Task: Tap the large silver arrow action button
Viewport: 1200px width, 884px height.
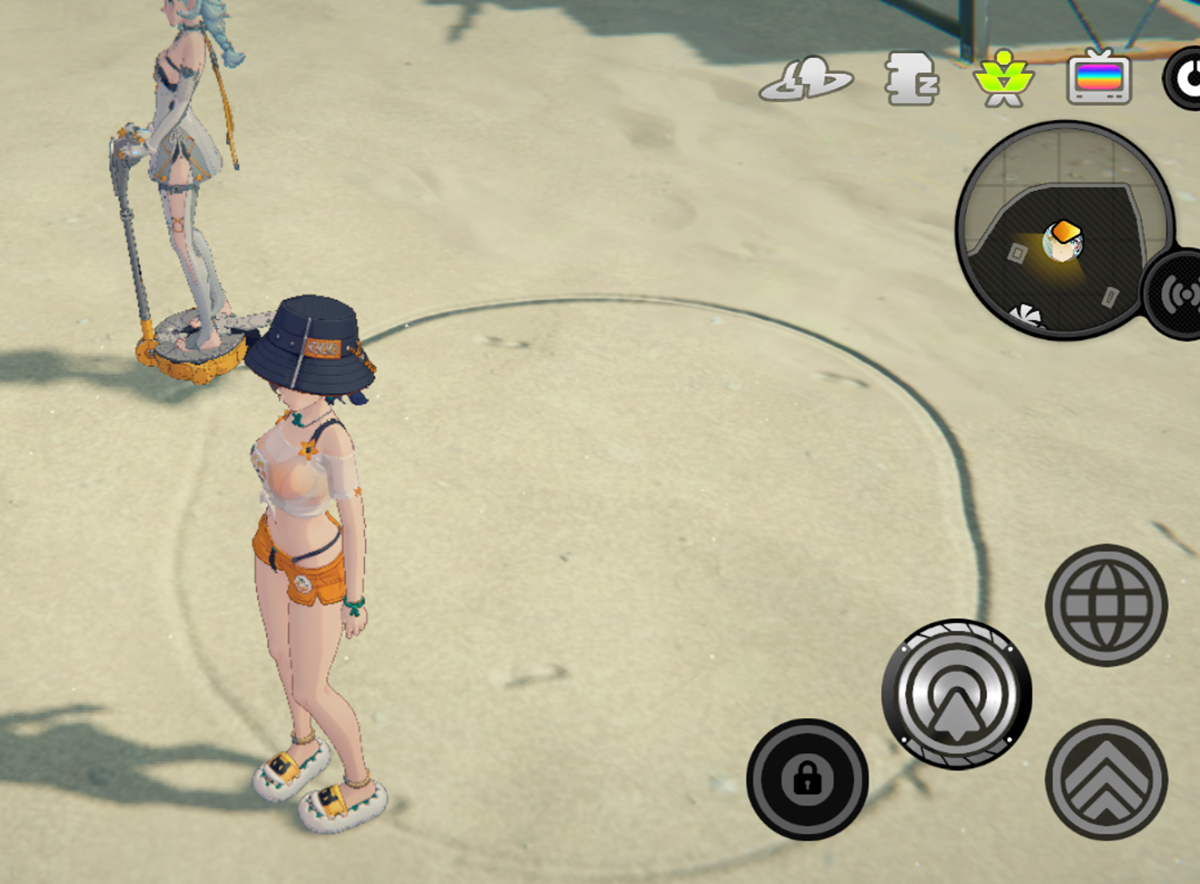Action: (956, 694)
